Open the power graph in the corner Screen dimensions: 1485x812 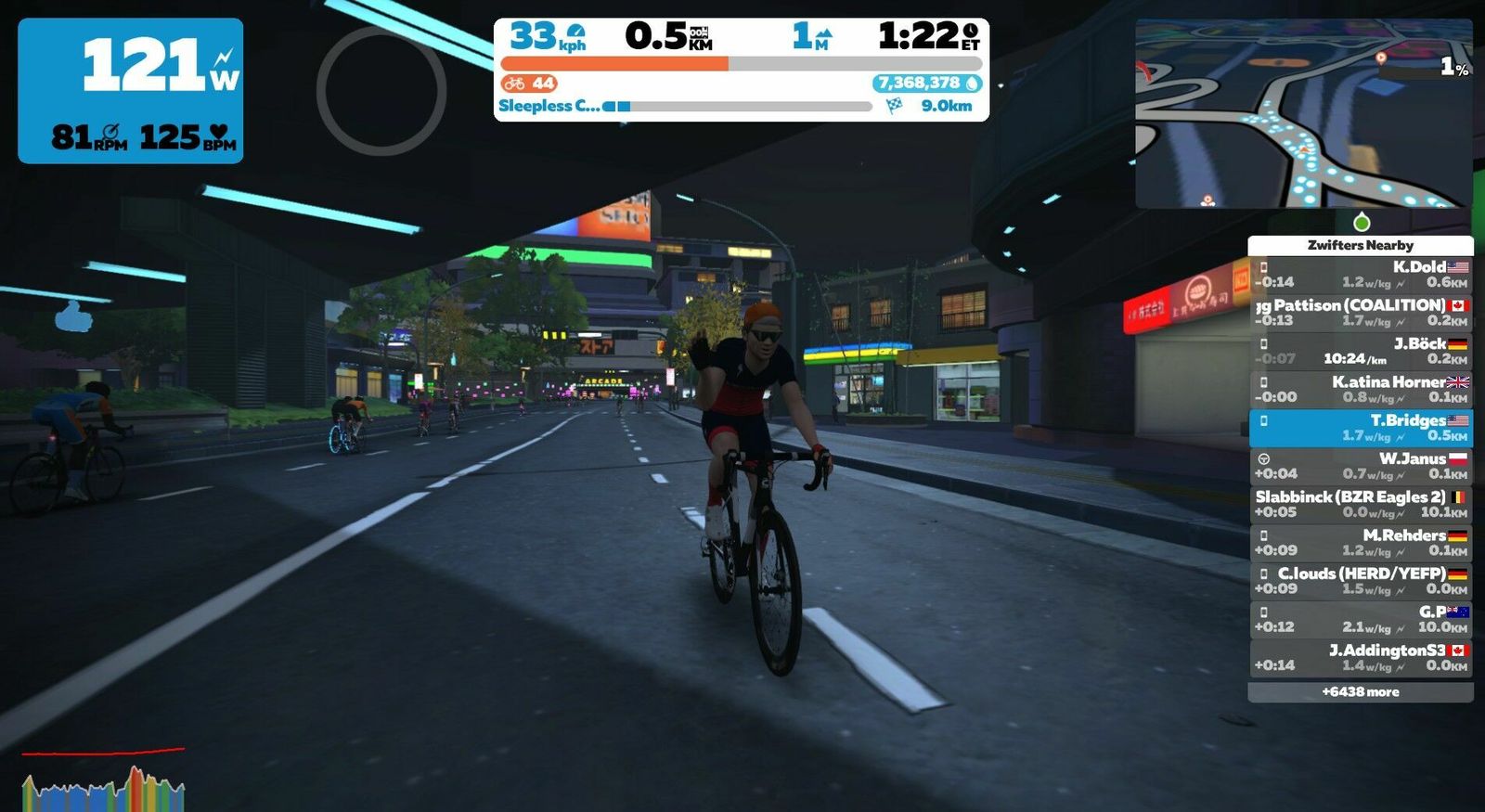pyautogui.click(x=103, y=781)
